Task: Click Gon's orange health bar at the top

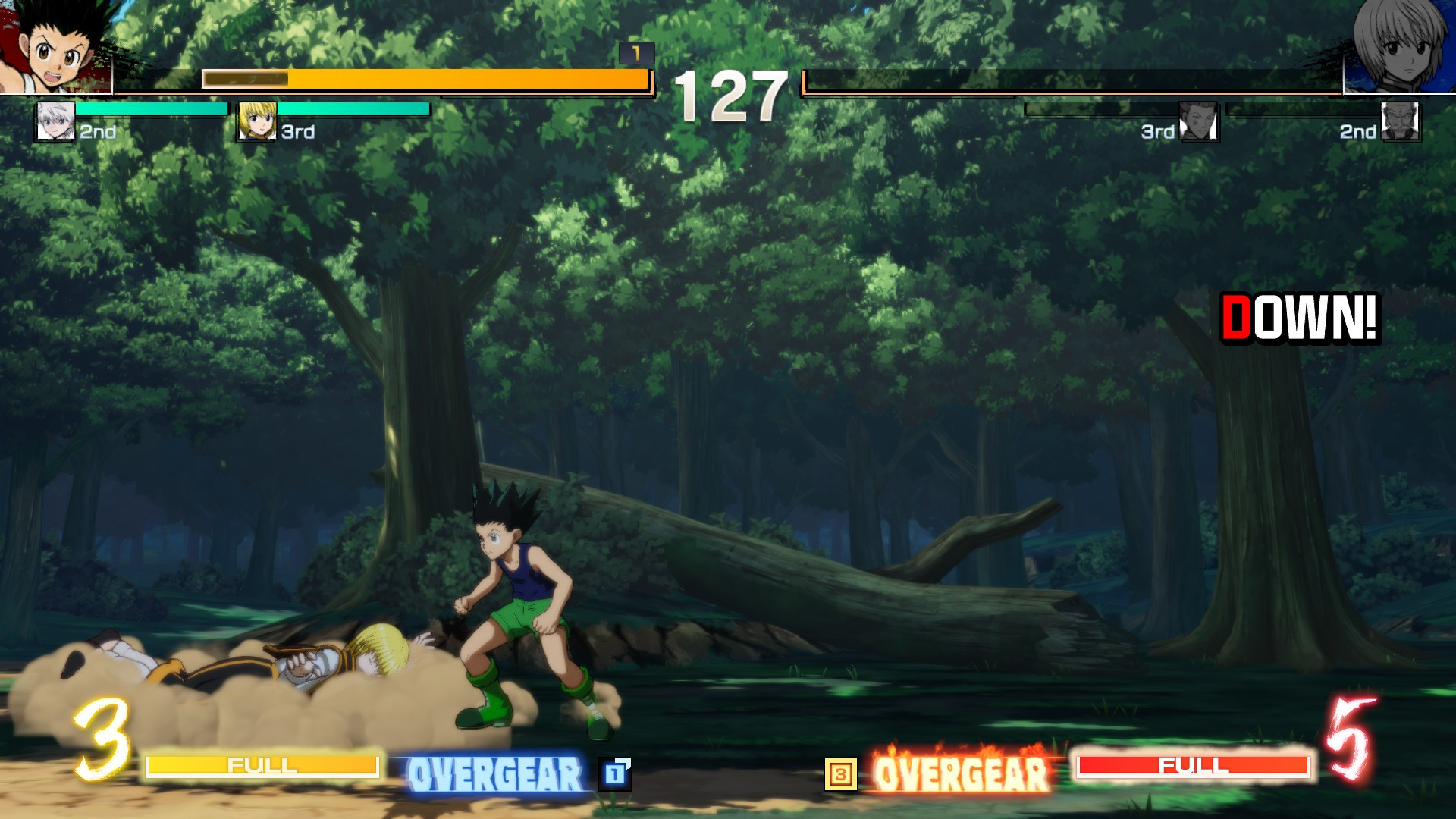Action: click(425, 79)
